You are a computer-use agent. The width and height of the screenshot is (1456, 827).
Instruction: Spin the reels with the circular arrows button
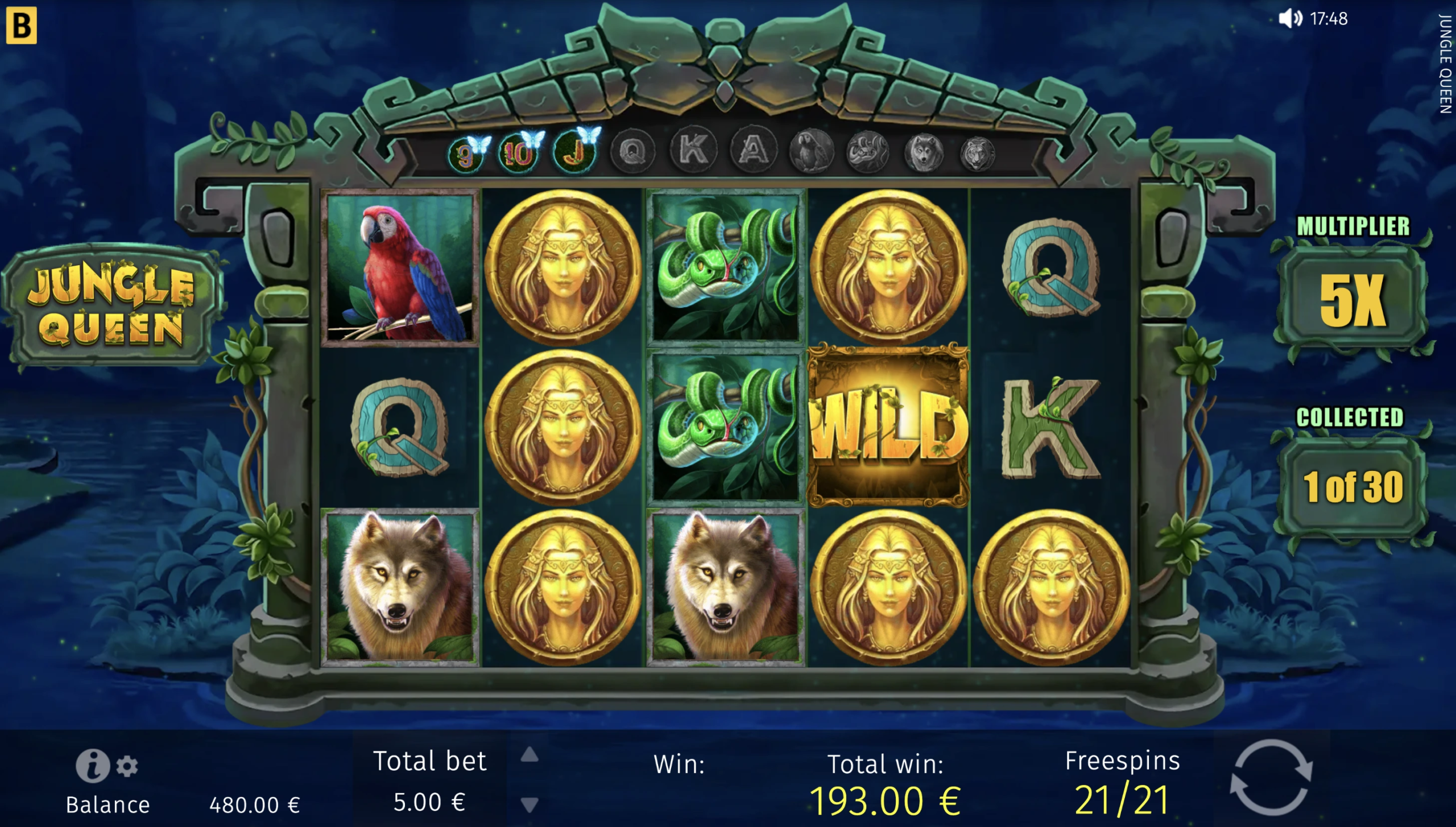click(1271, 777)
